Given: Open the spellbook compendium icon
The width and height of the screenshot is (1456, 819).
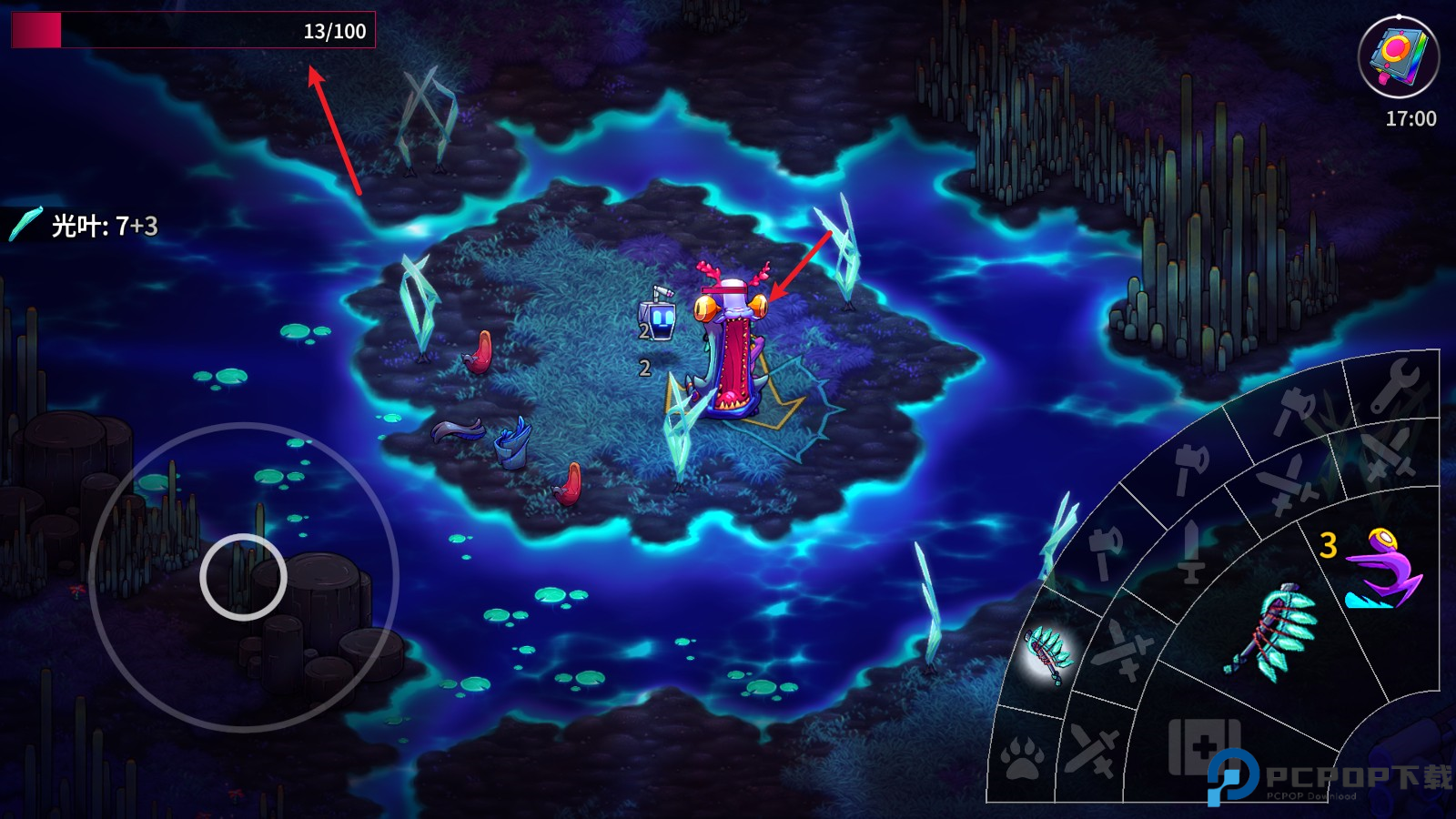Looking at the screenshot, I should coord(1398,56).
